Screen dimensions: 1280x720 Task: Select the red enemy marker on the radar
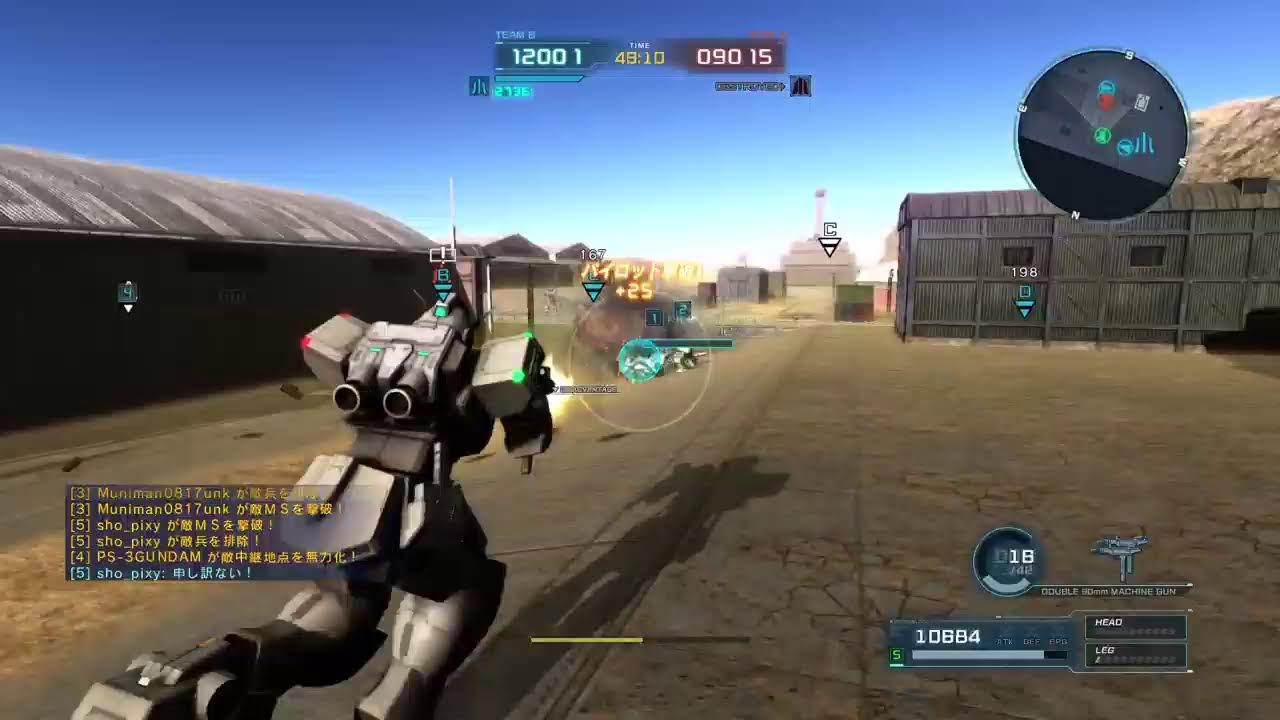pos(1105,101)
